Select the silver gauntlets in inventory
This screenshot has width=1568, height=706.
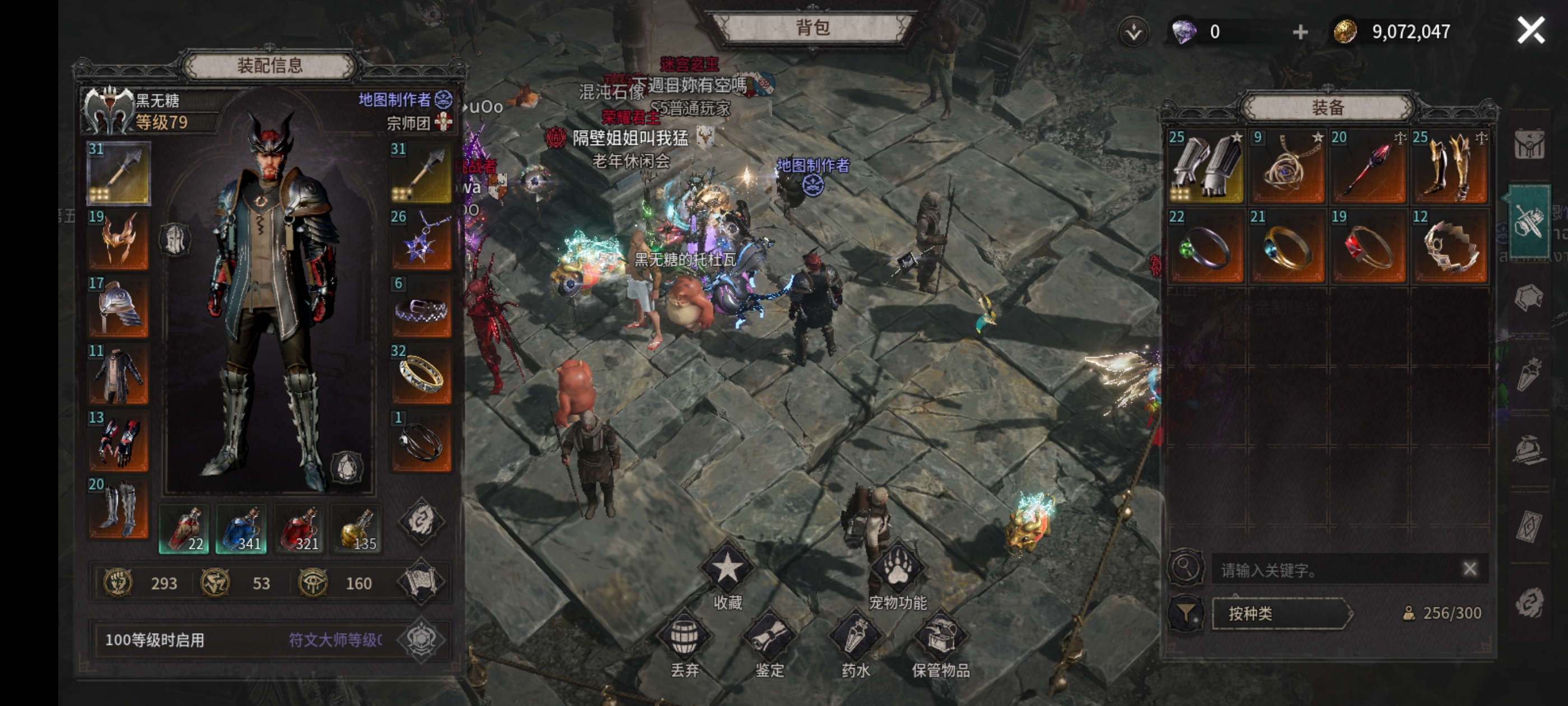pyautogui.click(x=1206, y=167)
